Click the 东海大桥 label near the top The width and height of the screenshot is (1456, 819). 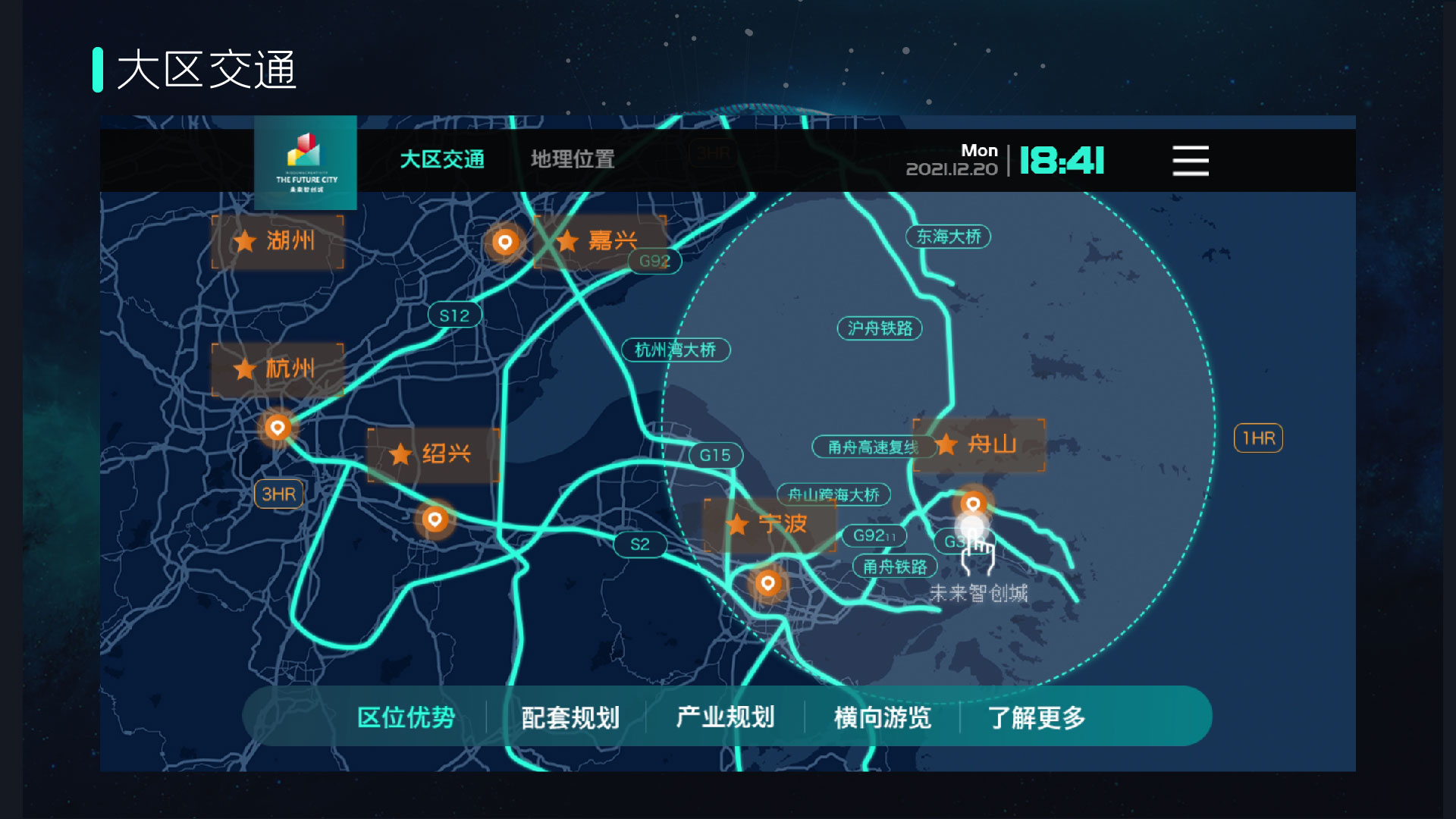click(948, 237)
